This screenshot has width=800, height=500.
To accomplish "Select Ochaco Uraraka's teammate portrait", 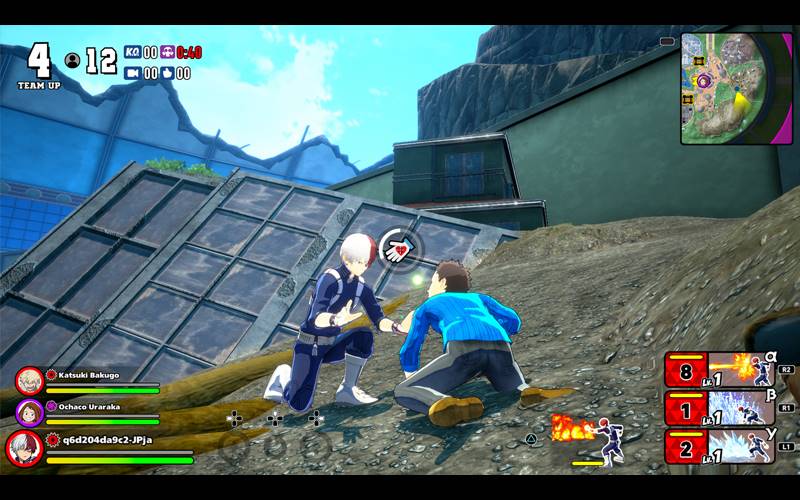I will (29, 412).
